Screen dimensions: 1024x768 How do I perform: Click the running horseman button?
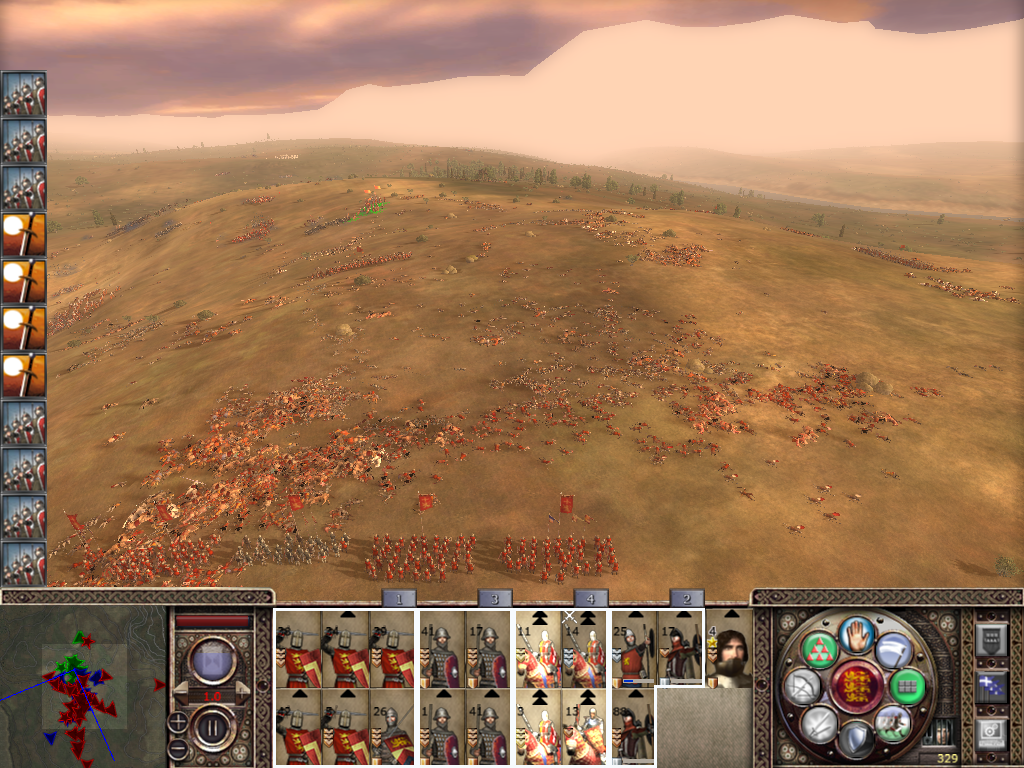(892, 722)
